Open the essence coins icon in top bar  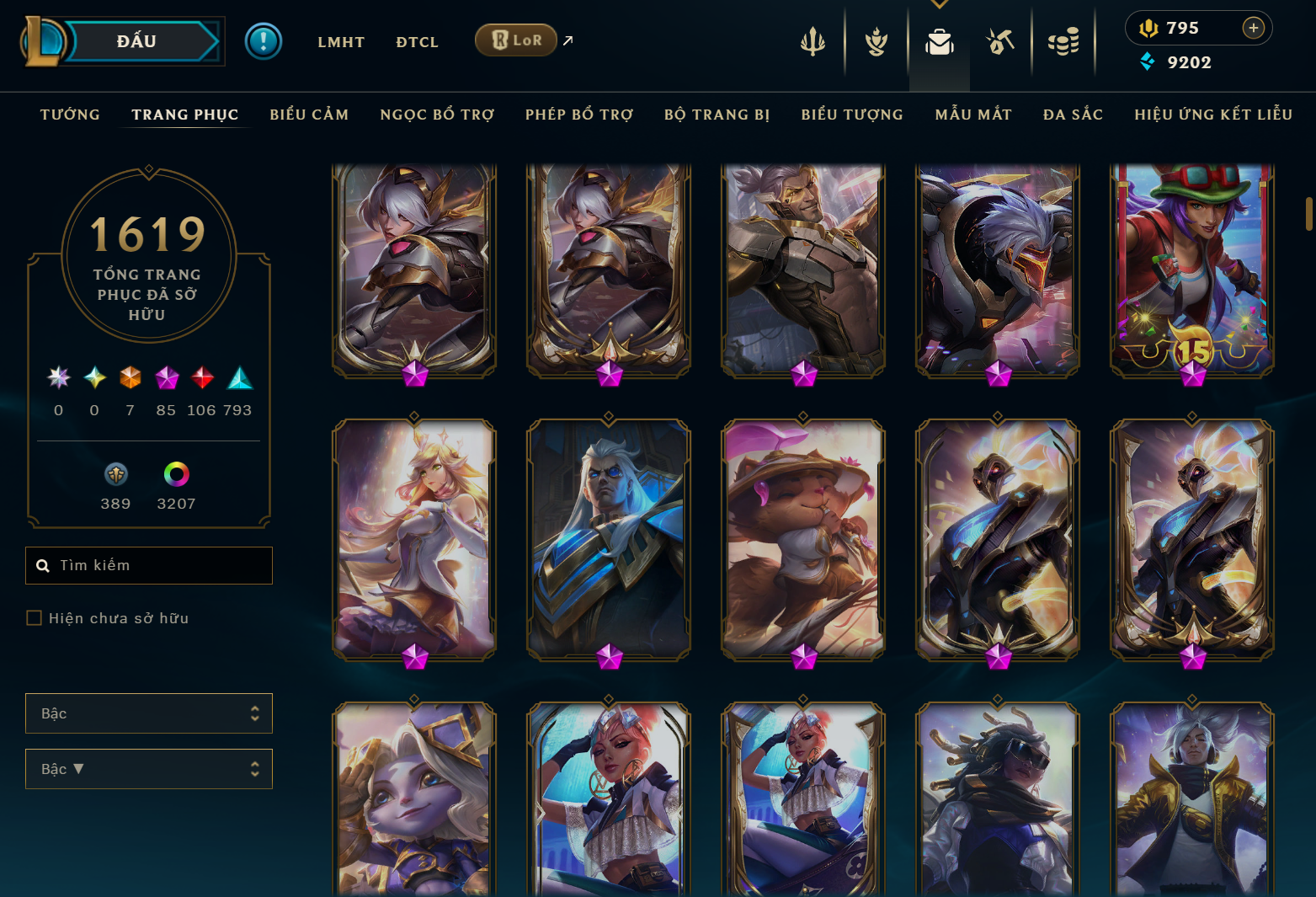pyautogui.click(x=1064, y=42)
